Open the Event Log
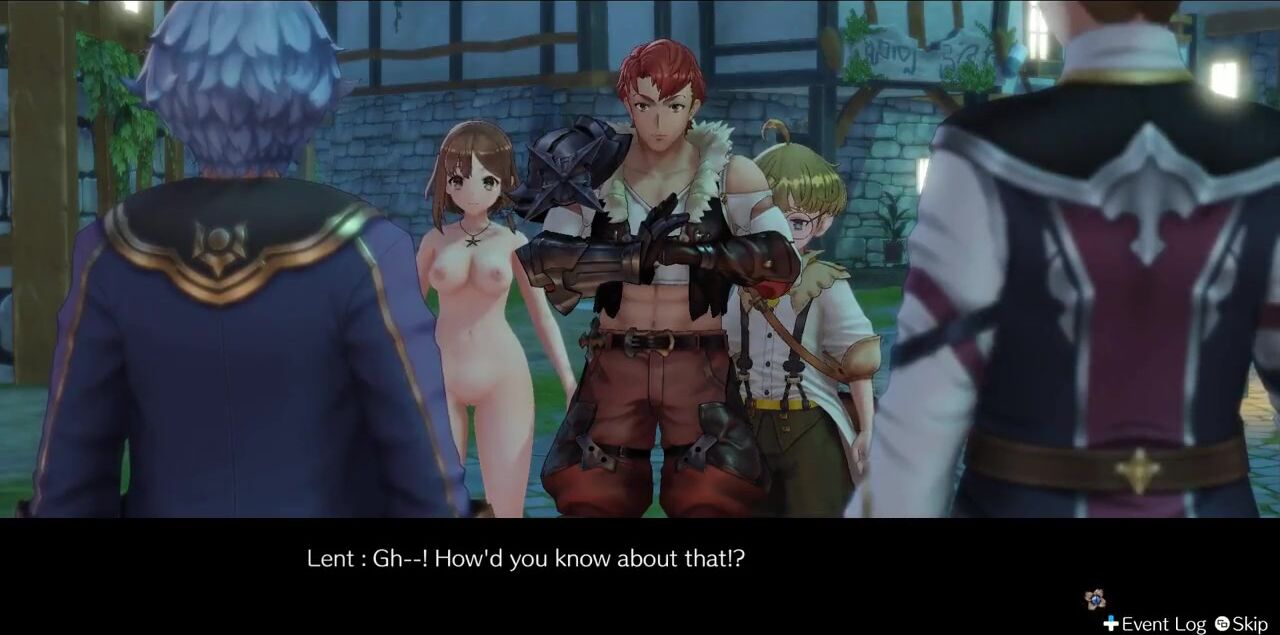The width and height of the screenshot is (1280, 635). 1155,624
